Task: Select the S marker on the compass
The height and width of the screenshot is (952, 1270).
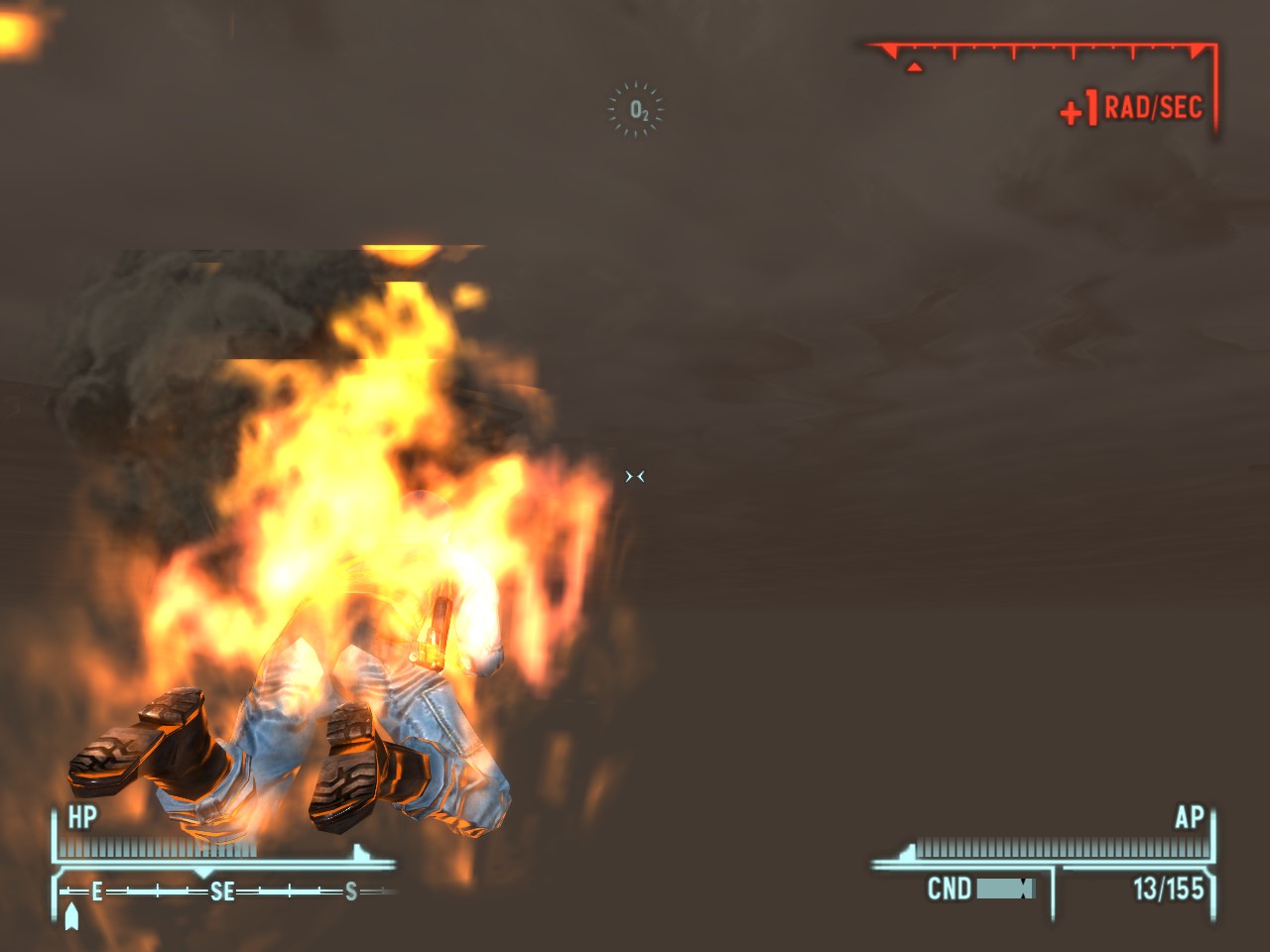Action: click(x=349, y=891)
